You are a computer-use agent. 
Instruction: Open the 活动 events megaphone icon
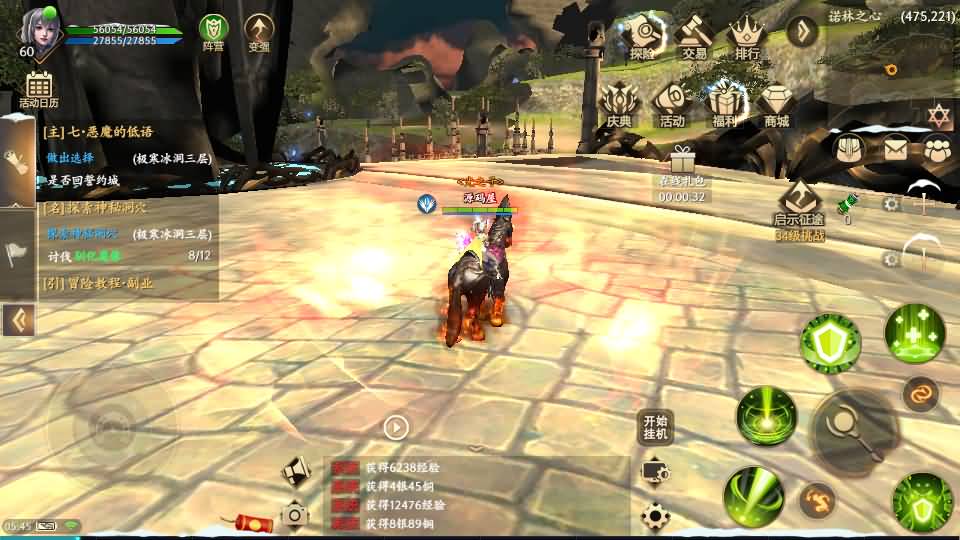[672, 104]
